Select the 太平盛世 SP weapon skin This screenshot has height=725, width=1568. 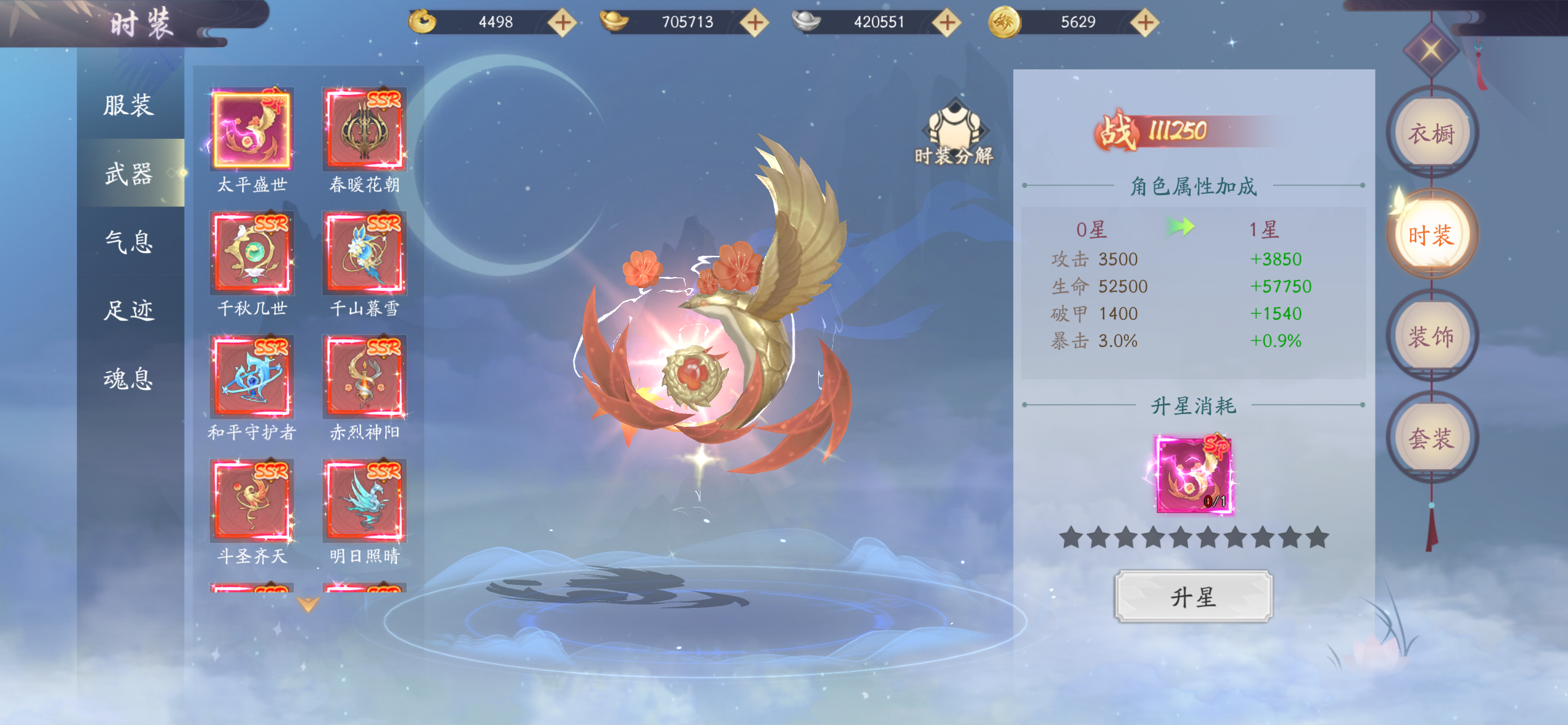[x=251, y=130]
